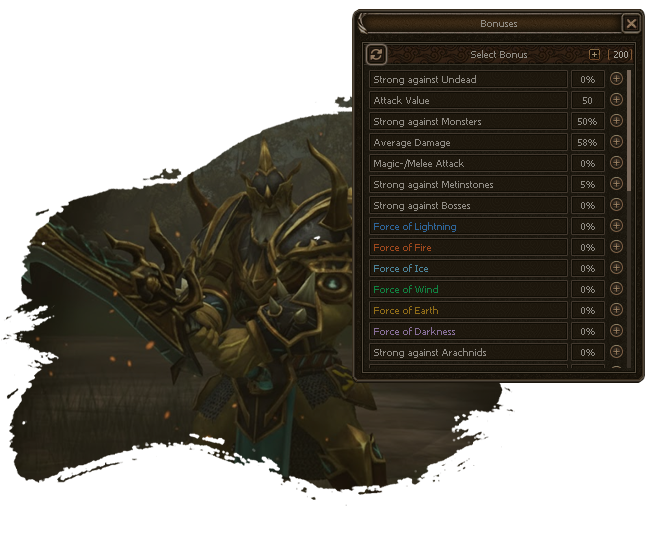655x549 pixels.
Task: Increase the Force of Fire bonus
Action: coord(616,247)
